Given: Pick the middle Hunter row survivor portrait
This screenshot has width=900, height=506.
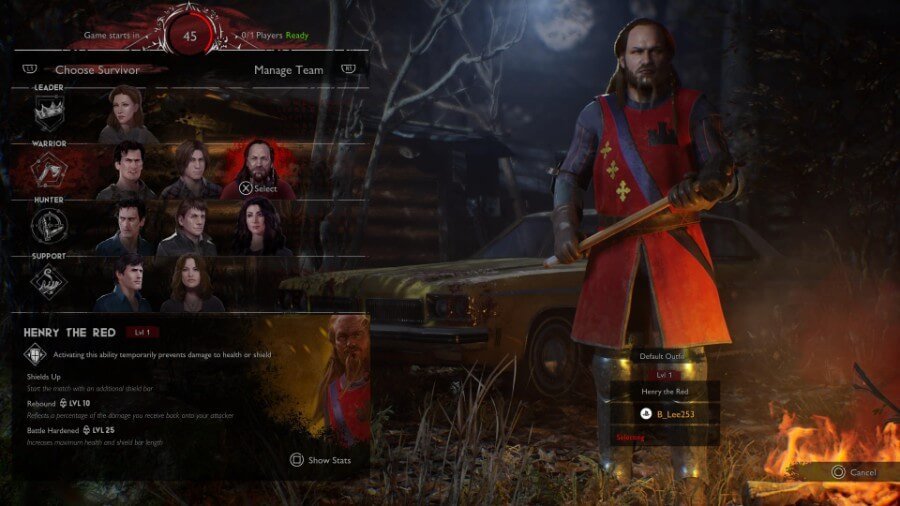Looking at the screenshot, I should 190,228.
